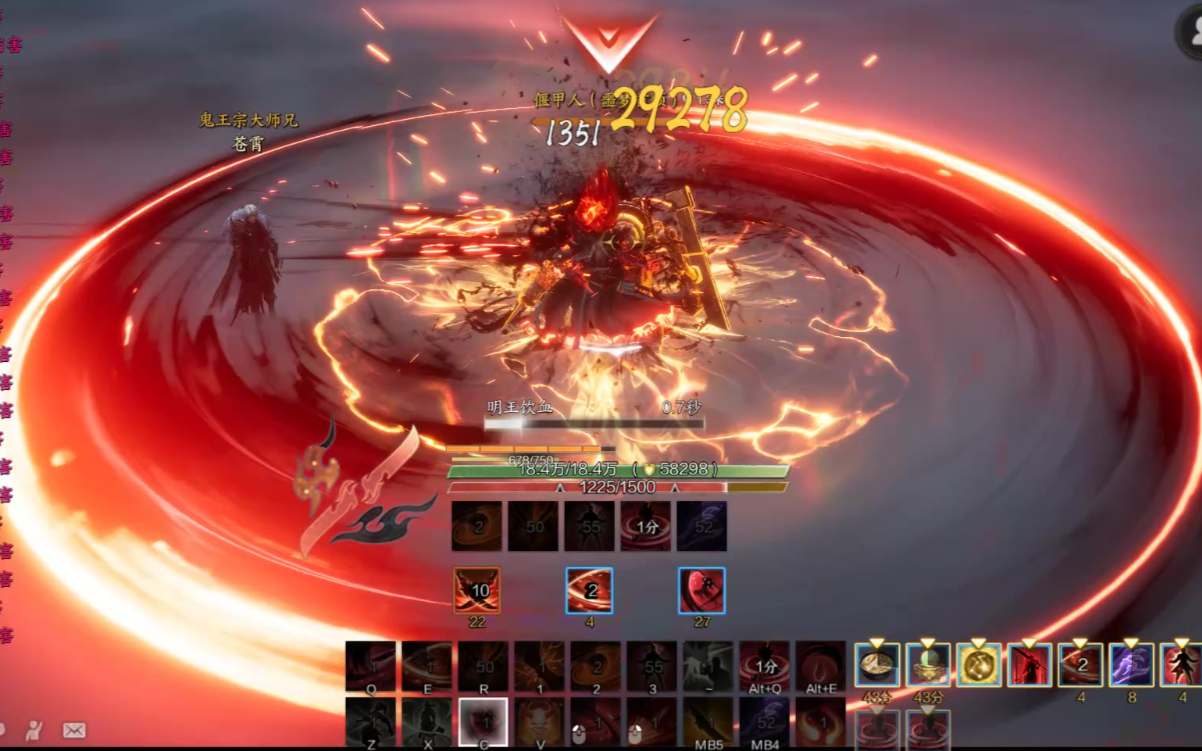Inspect the crossed blades buff with 10 stacks
1202x751 pixels.
coord(477,590)
